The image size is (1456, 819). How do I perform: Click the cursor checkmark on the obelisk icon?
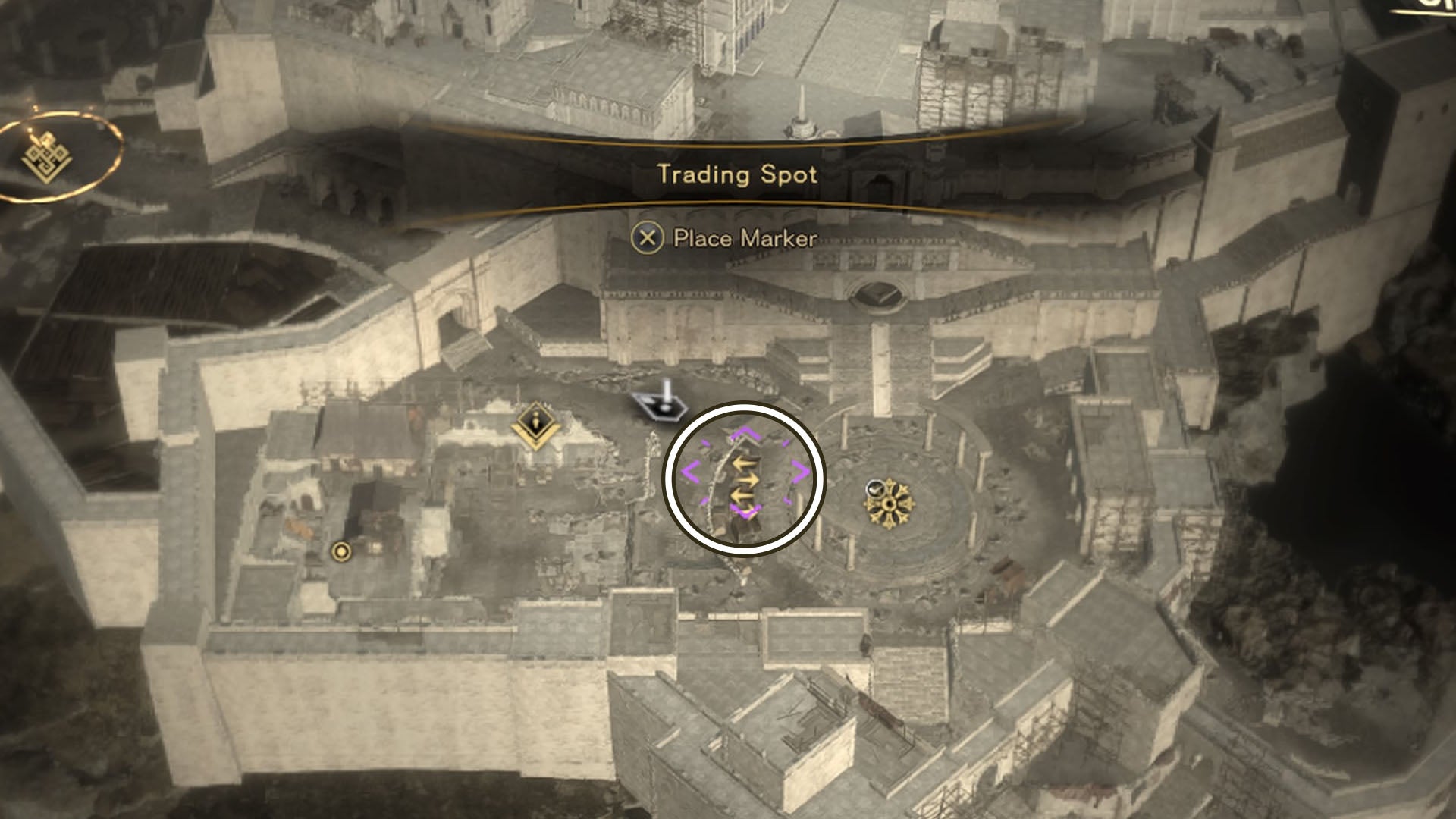tap(876, 490)
